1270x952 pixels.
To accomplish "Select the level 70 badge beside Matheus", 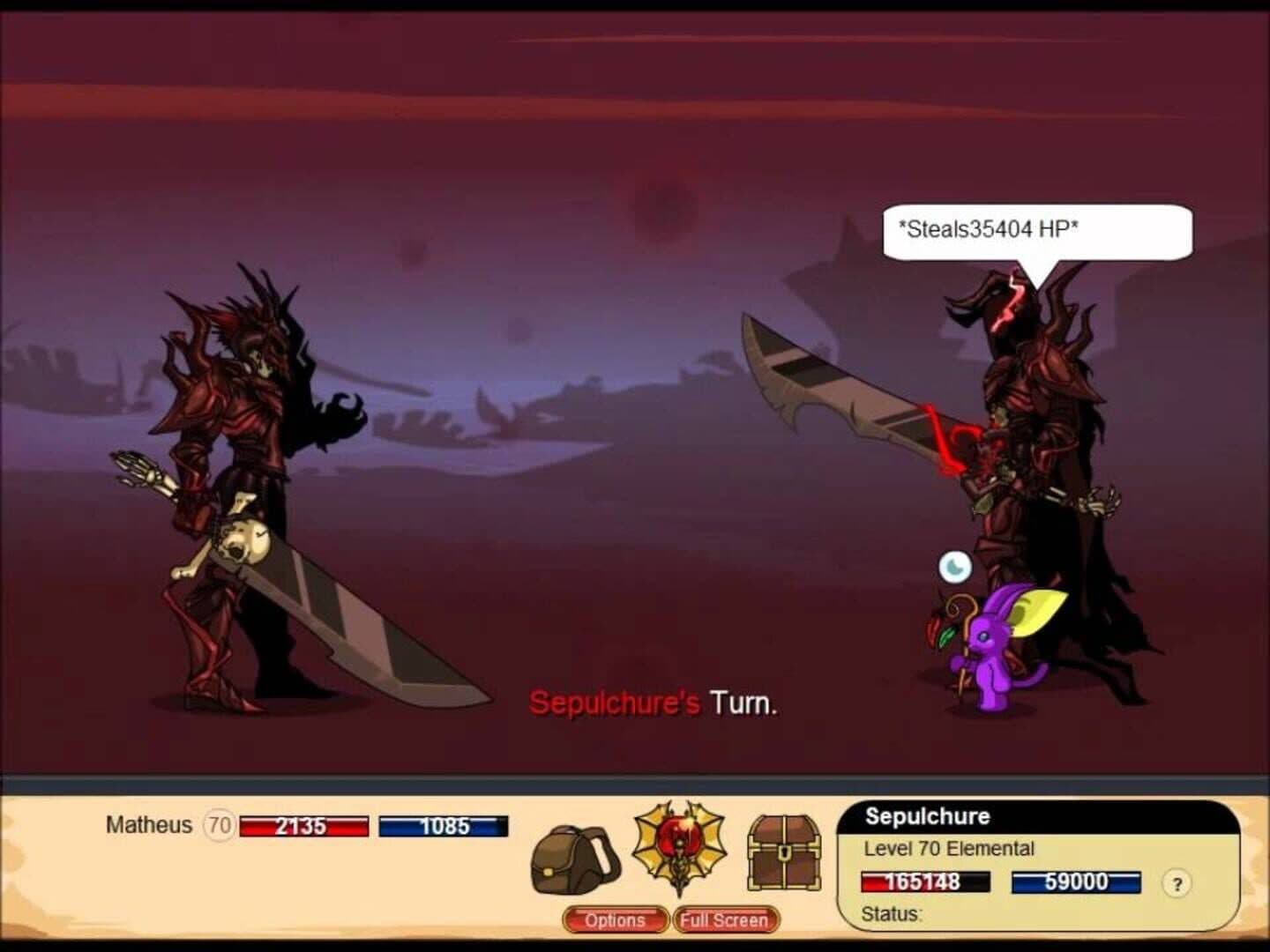I will pos(219,826).
